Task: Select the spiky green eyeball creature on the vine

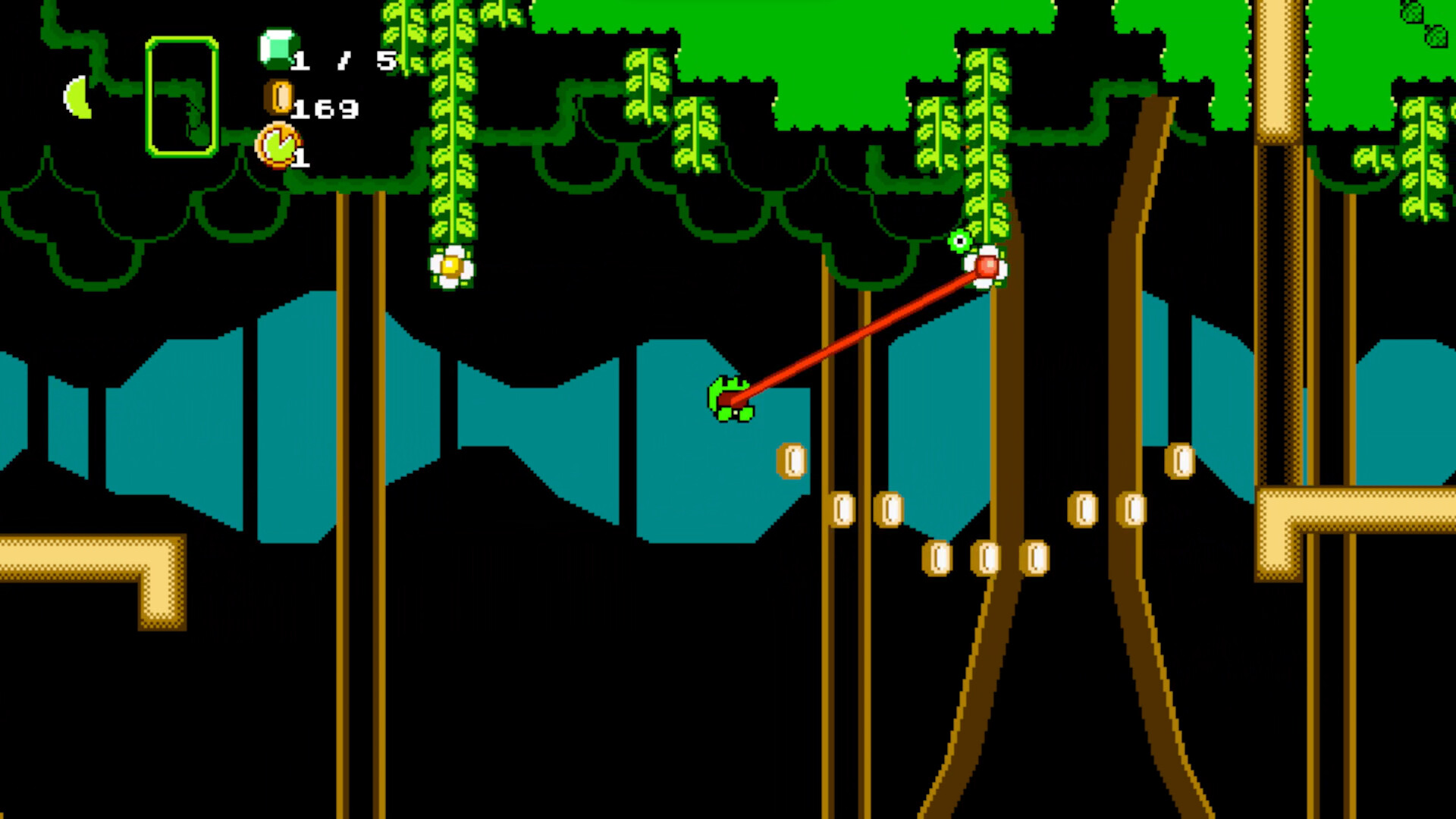Action: click(x=959, y=241)
